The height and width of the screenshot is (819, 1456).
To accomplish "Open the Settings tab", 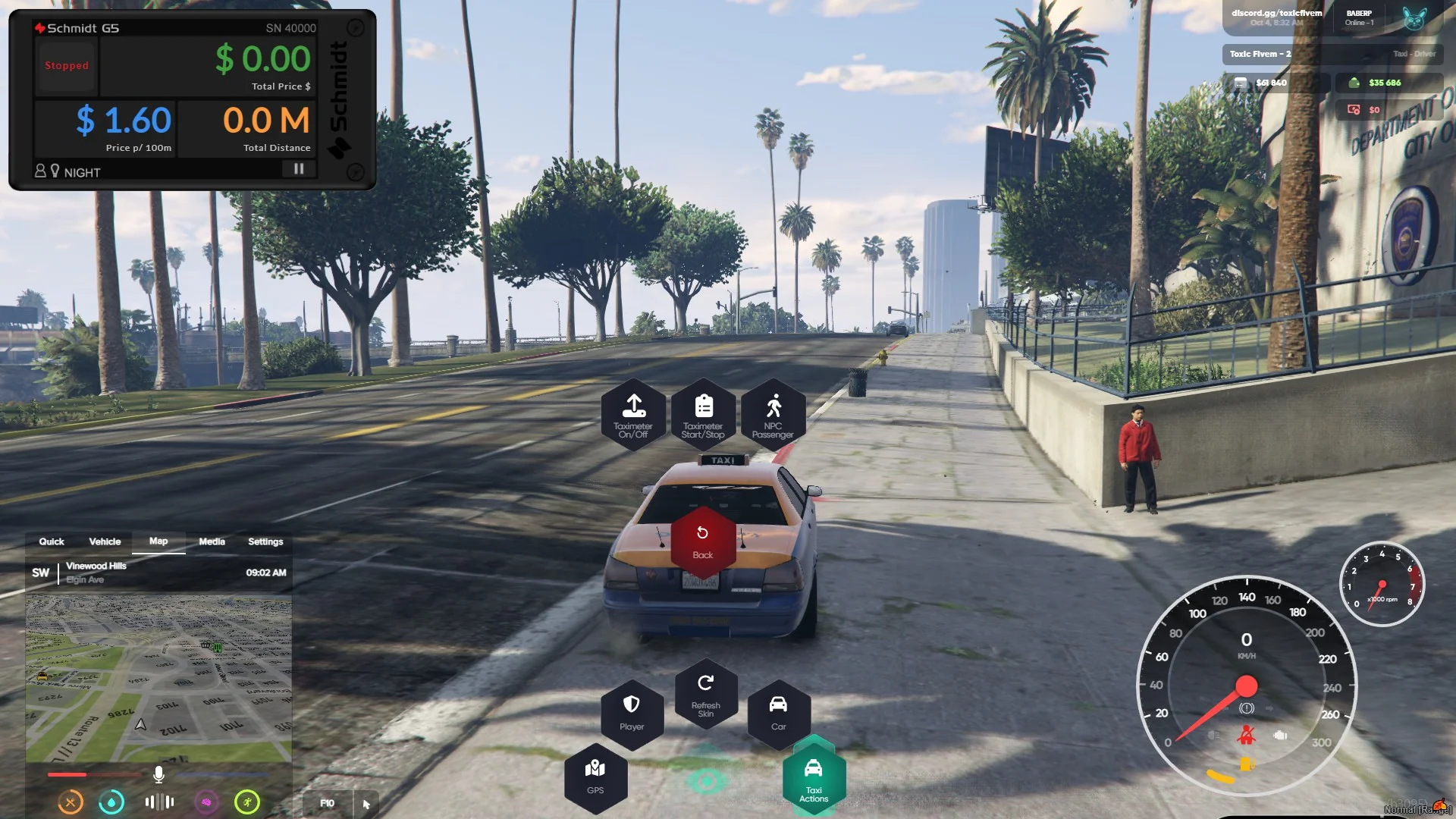I will tap(265, 541).
